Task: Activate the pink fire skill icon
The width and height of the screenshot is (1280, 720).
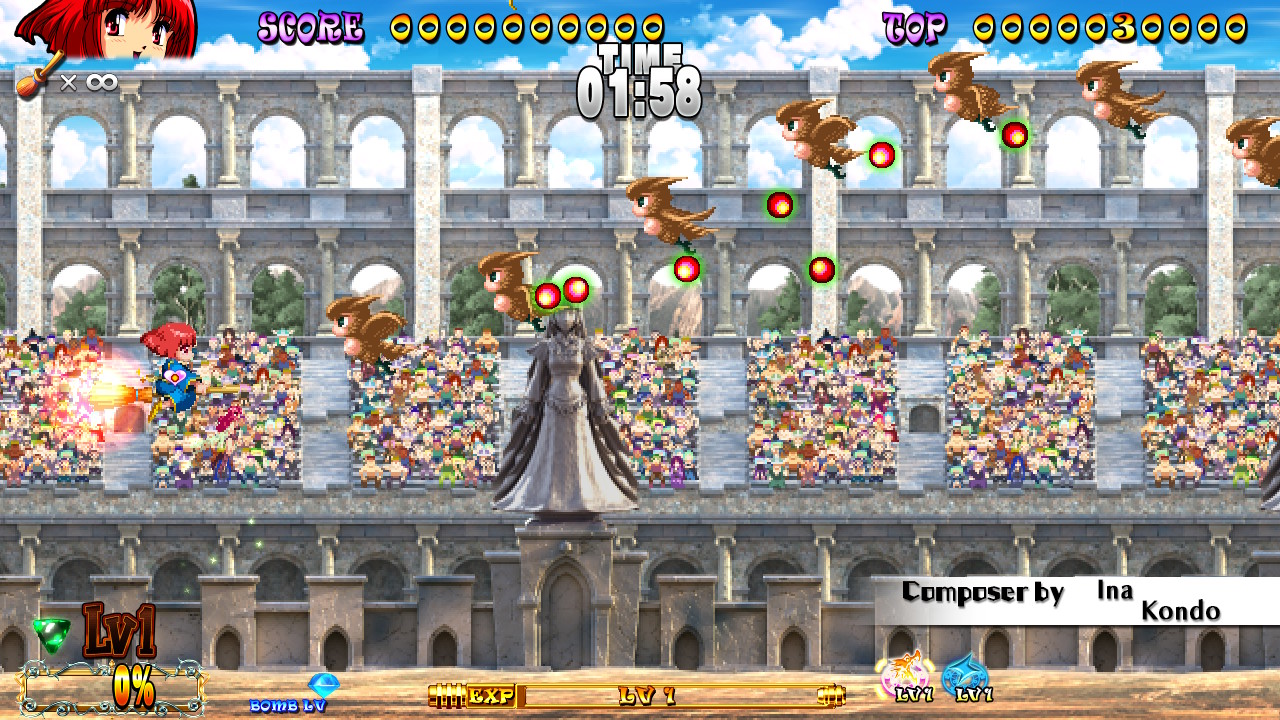Action: pos(906,676)
